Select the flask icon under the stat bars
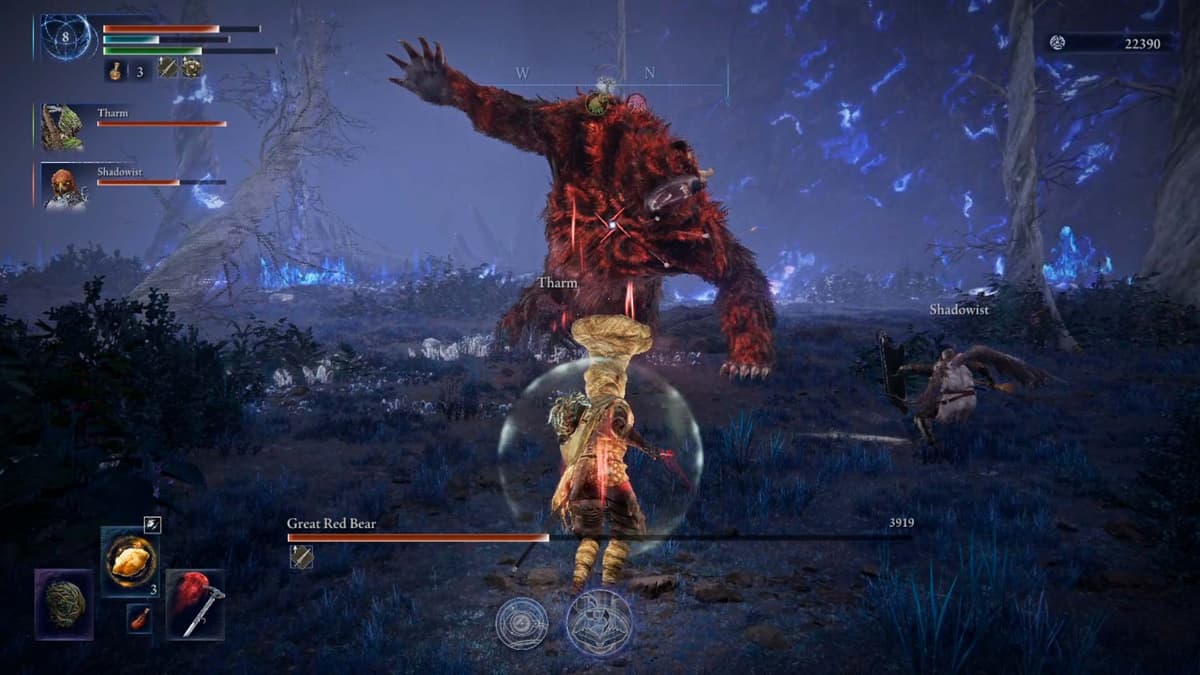 [115, 70]
